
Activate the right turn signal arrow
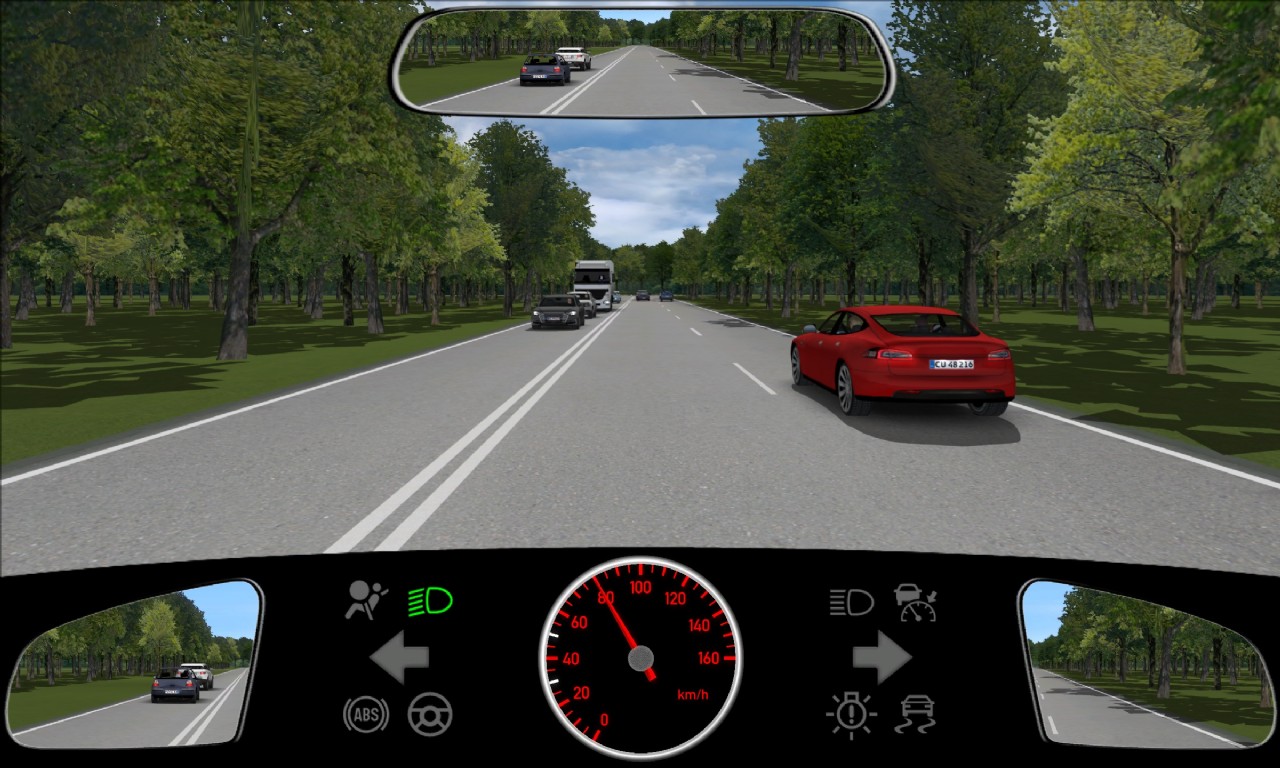tap(881, 658)
